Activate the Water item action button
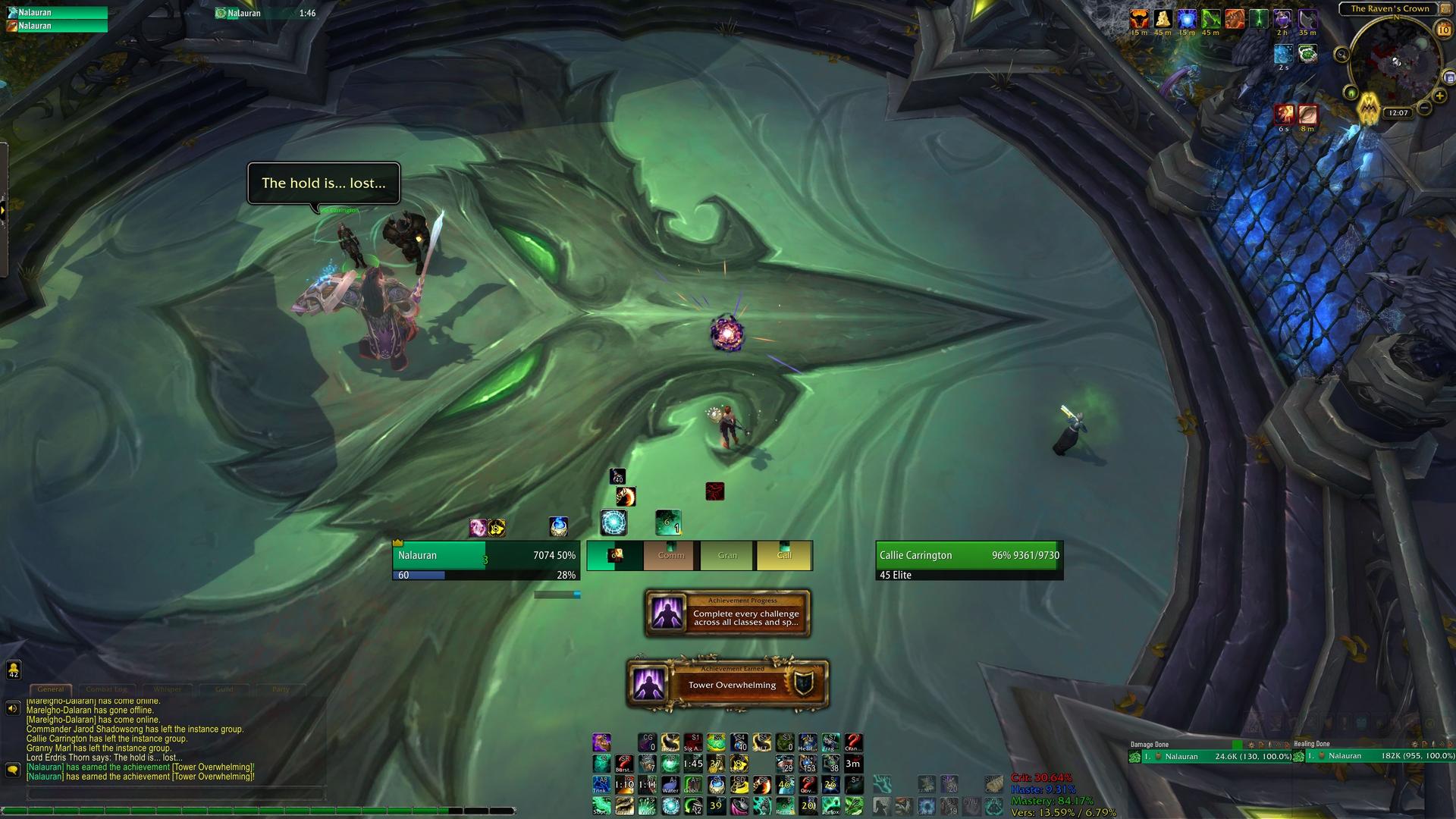 (670, 785)
